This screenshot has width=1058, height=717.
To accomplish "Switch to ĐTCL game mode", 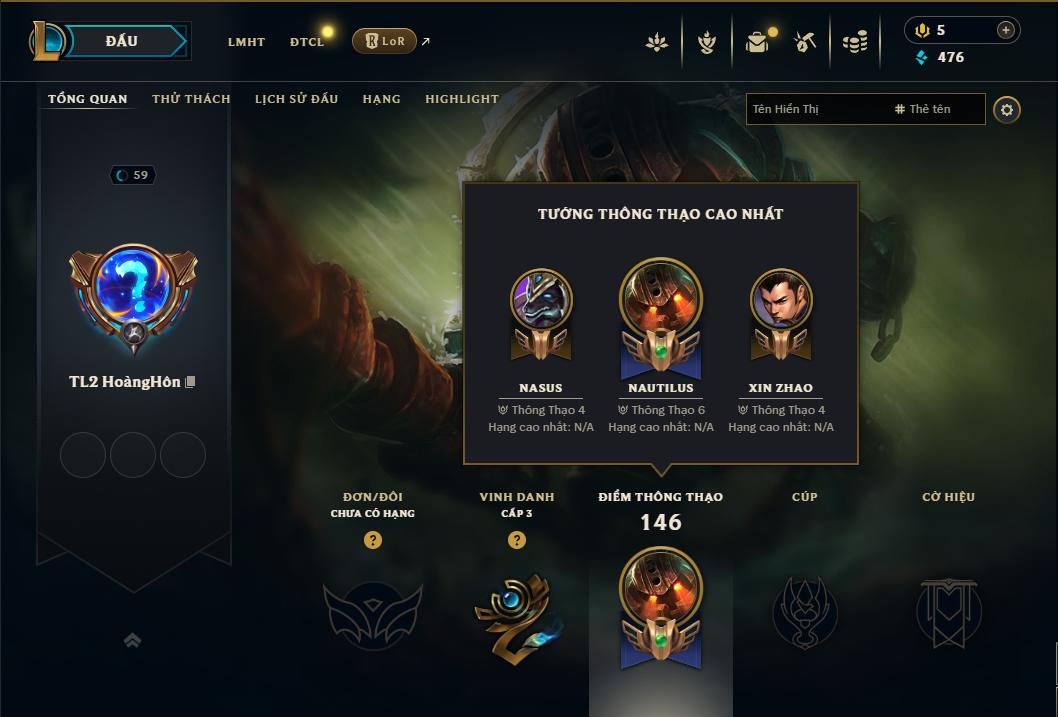I will 307,42.
